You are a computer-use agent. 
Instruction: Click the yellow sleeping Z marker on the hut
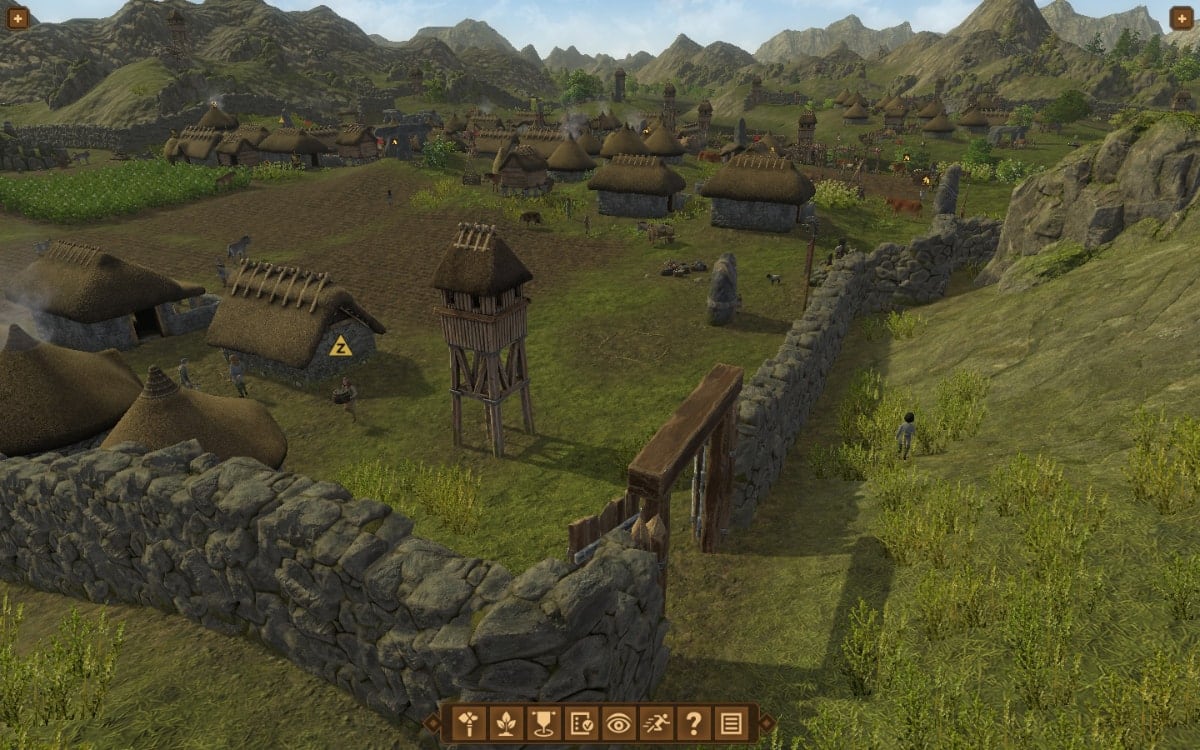tap(340, 347)
